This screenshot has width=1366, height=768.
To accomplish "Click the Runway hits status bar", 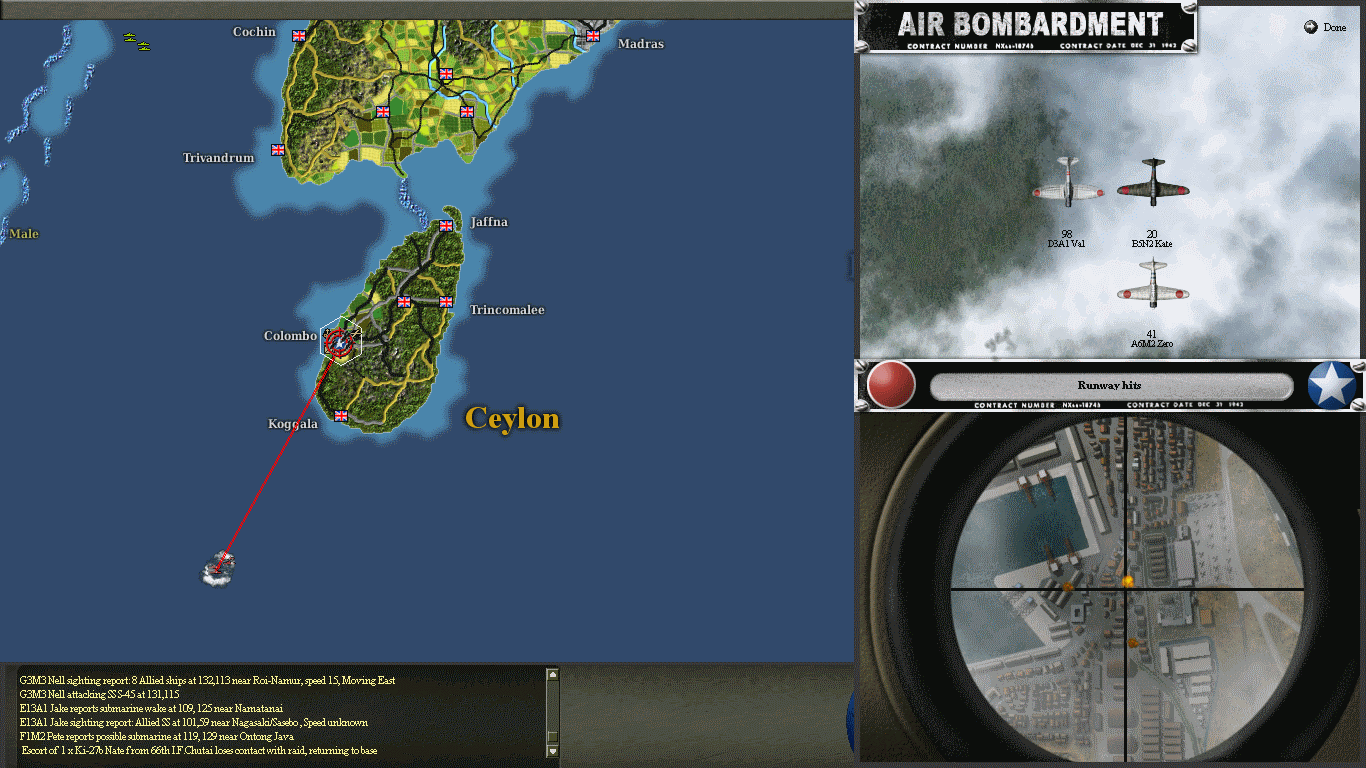I will [1110, 385].
